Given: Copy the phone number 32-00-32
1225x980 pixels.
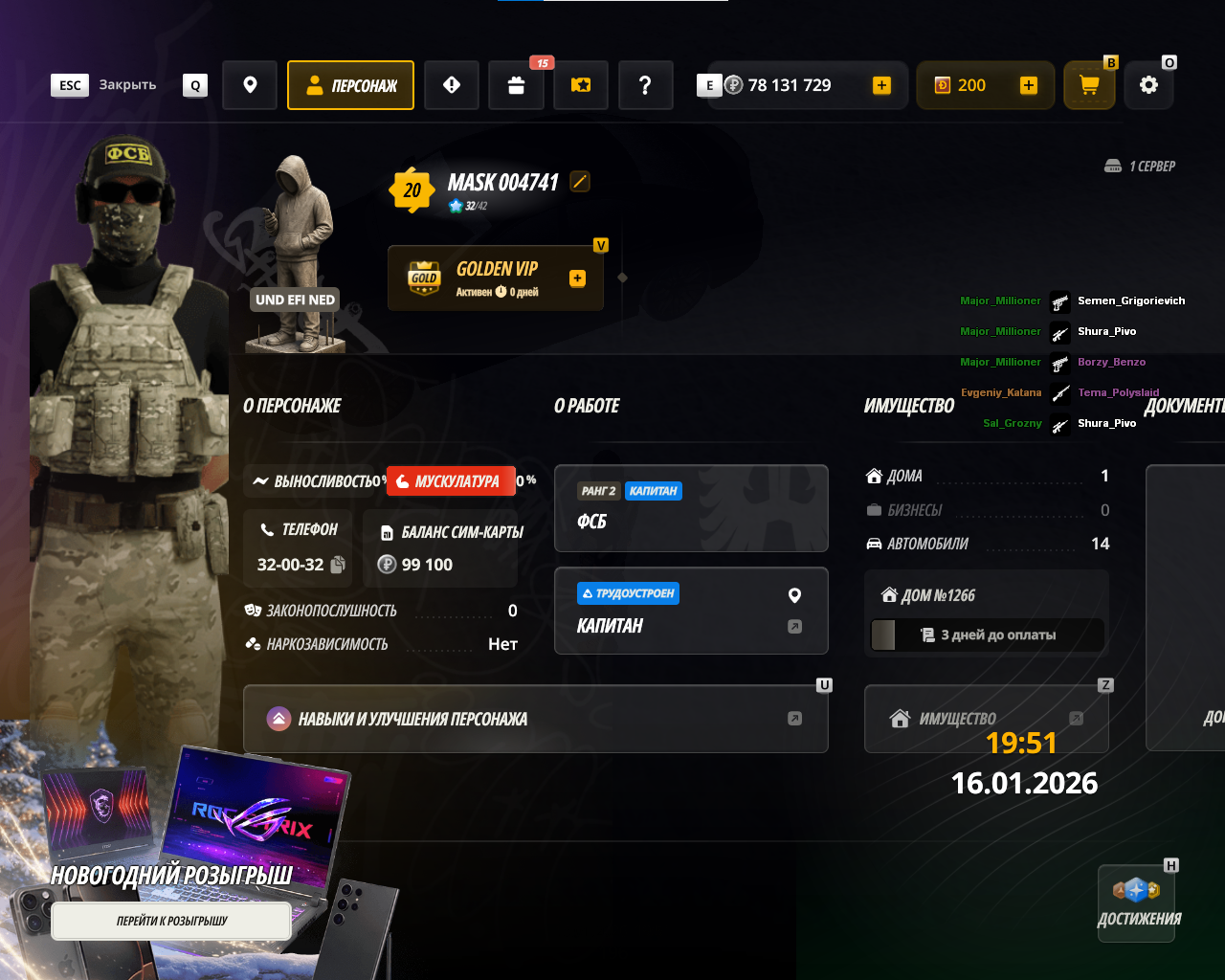Looking at the screenshot, I should (x=338, y=565).
